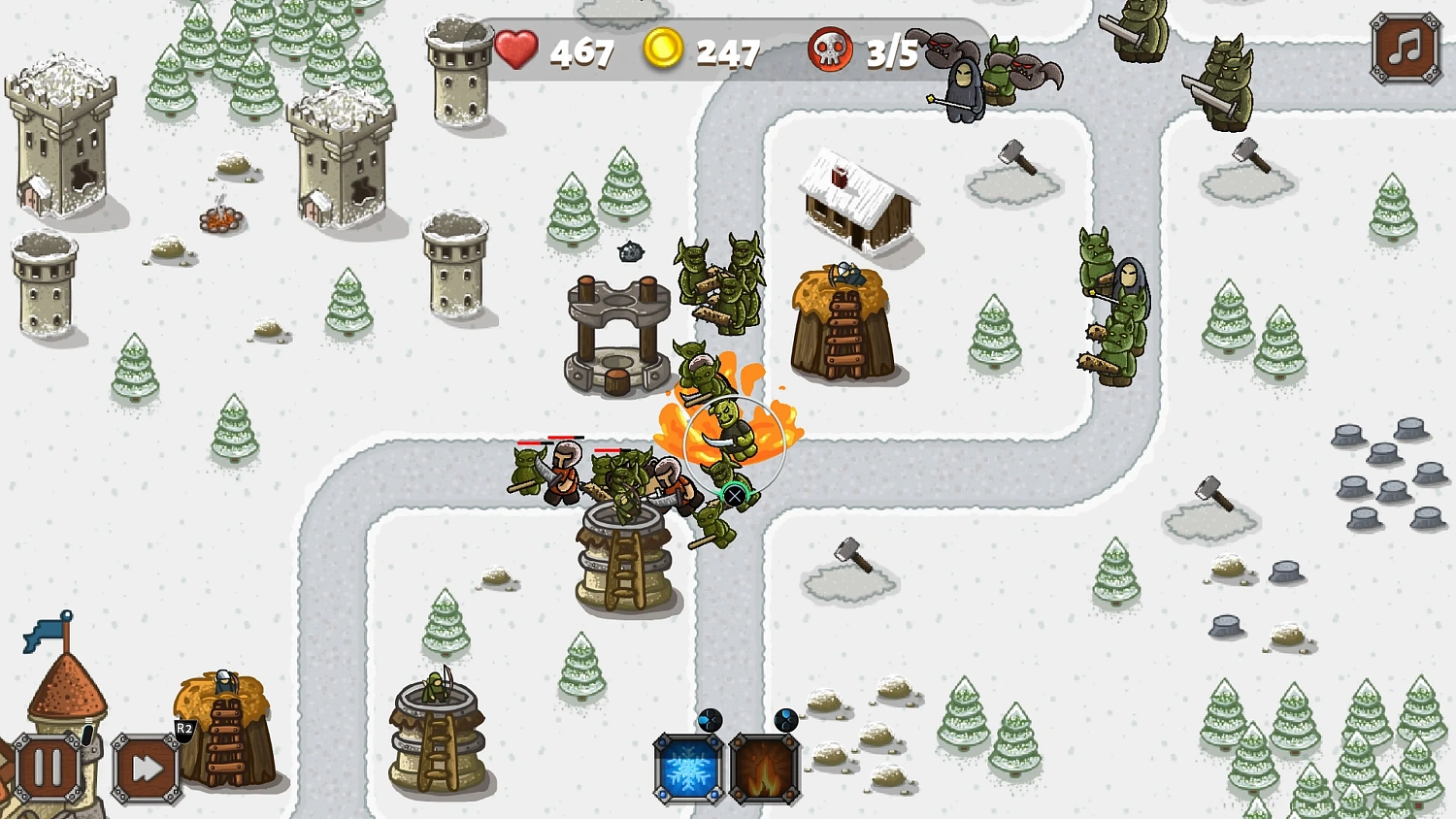1456x819 pixels.
Task: Click the ability indicator above the freeze spell
Action: [x=710, y=722]
